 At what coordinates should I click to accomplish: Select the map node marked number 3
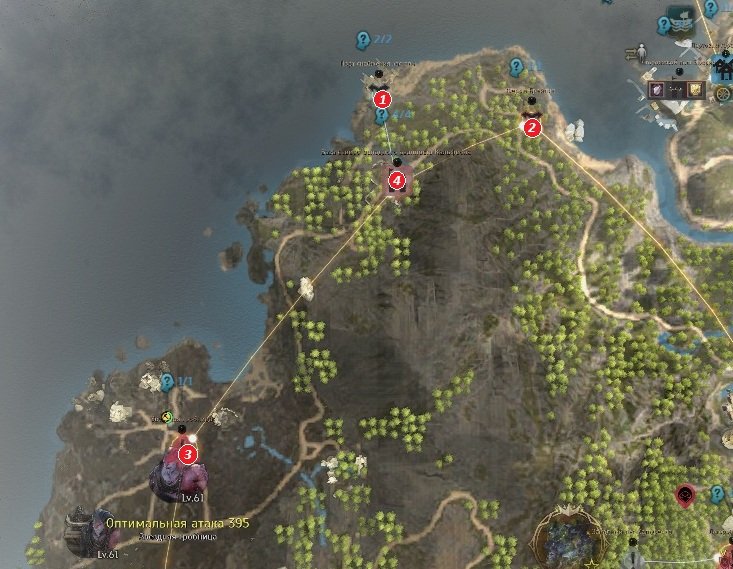[x=187, y=454]
